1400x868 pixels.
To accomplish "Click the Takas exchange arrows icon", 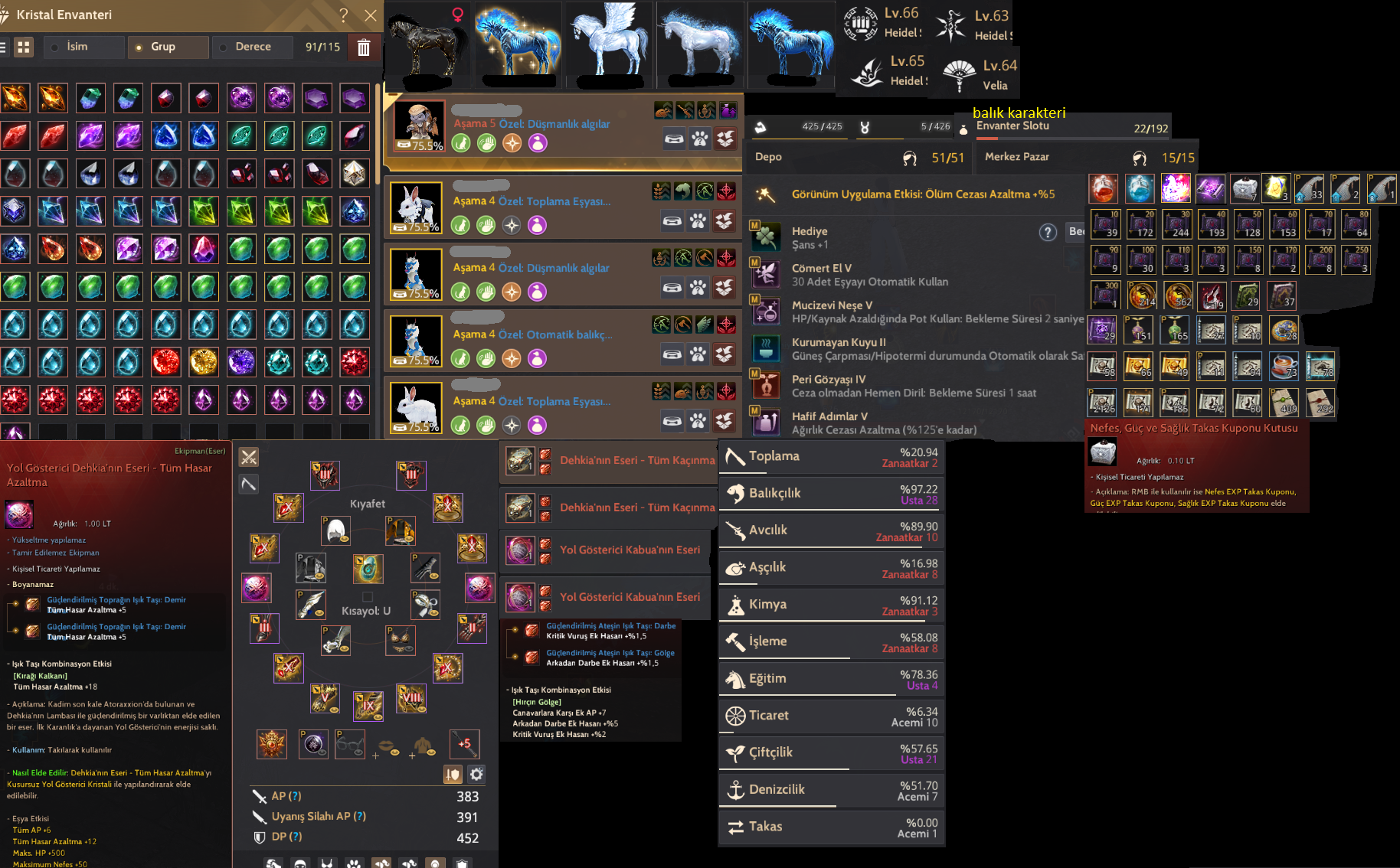I will coord(737,827).
